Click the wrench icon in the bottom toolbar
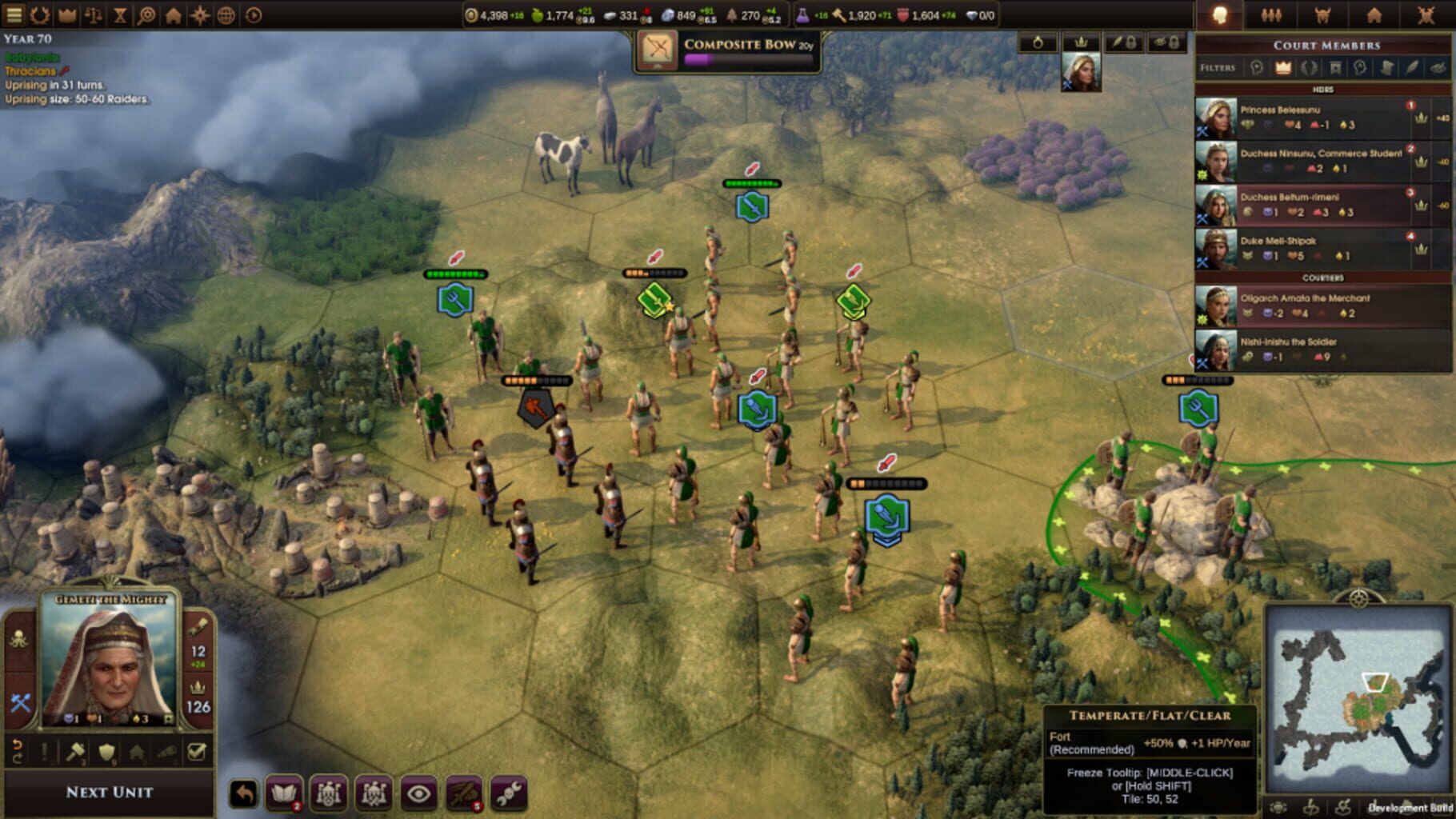Screen dimensions: 1456x819 512,792
